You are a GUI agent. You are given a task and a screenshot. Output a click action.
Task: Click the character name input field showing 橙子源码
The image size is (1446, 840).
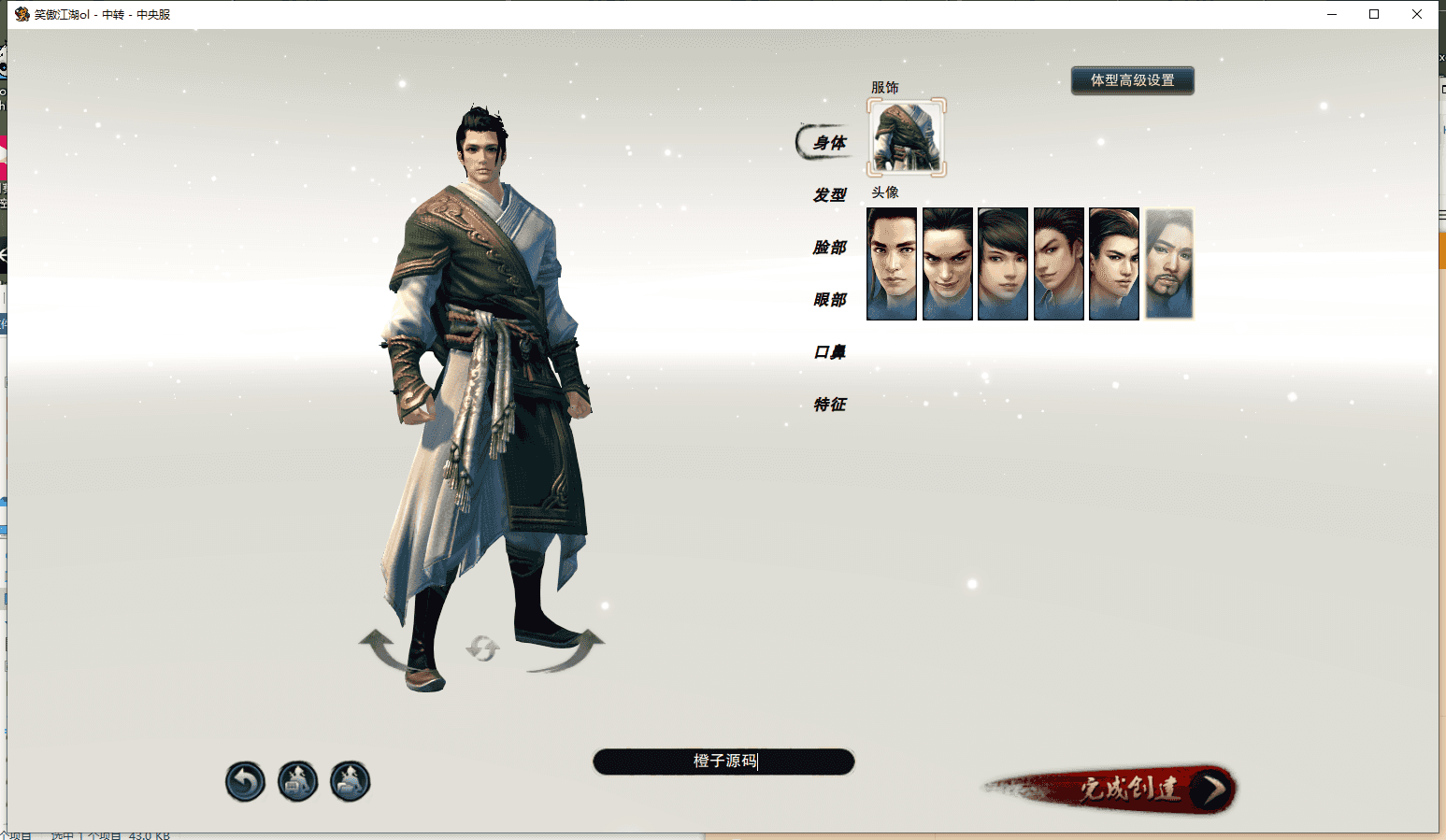pos(723,762)
